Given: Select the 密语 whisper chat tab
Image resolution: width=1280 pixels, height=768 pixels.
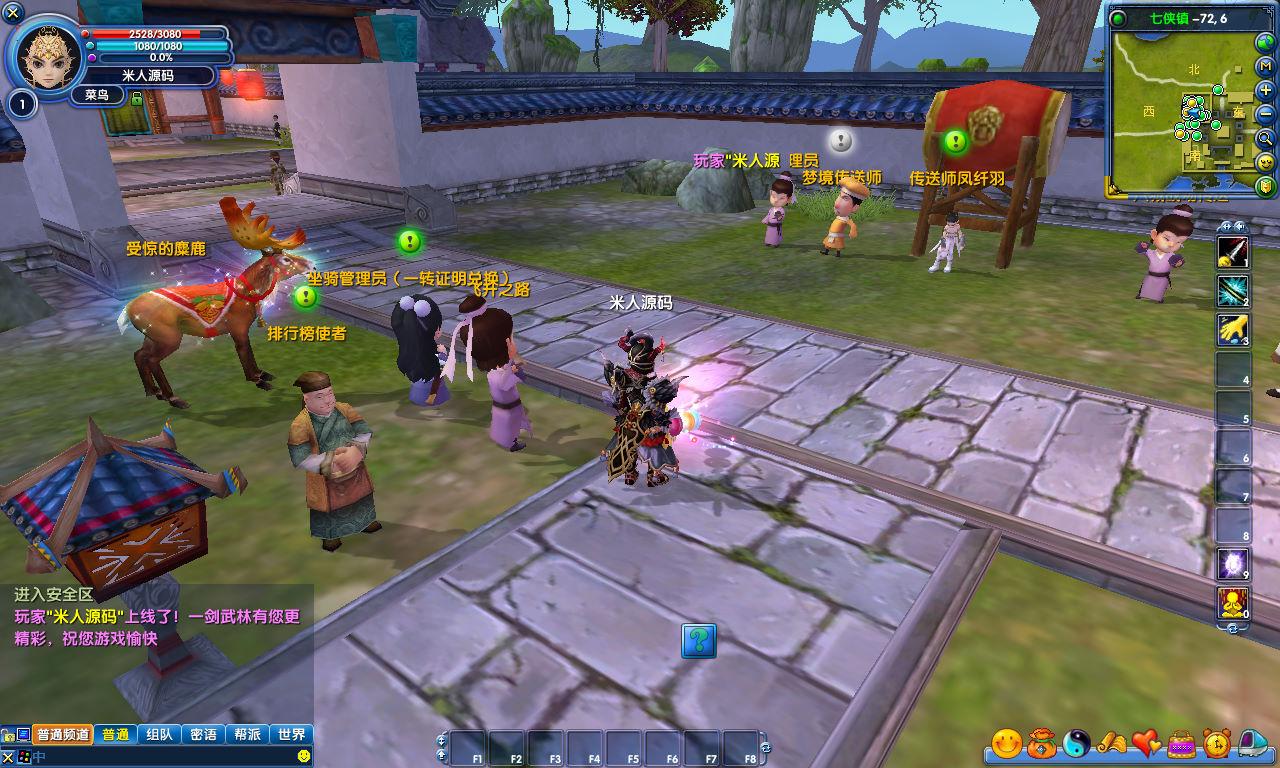Looking at the screenshot, I should pyautogui.click(x=203, y=734).
